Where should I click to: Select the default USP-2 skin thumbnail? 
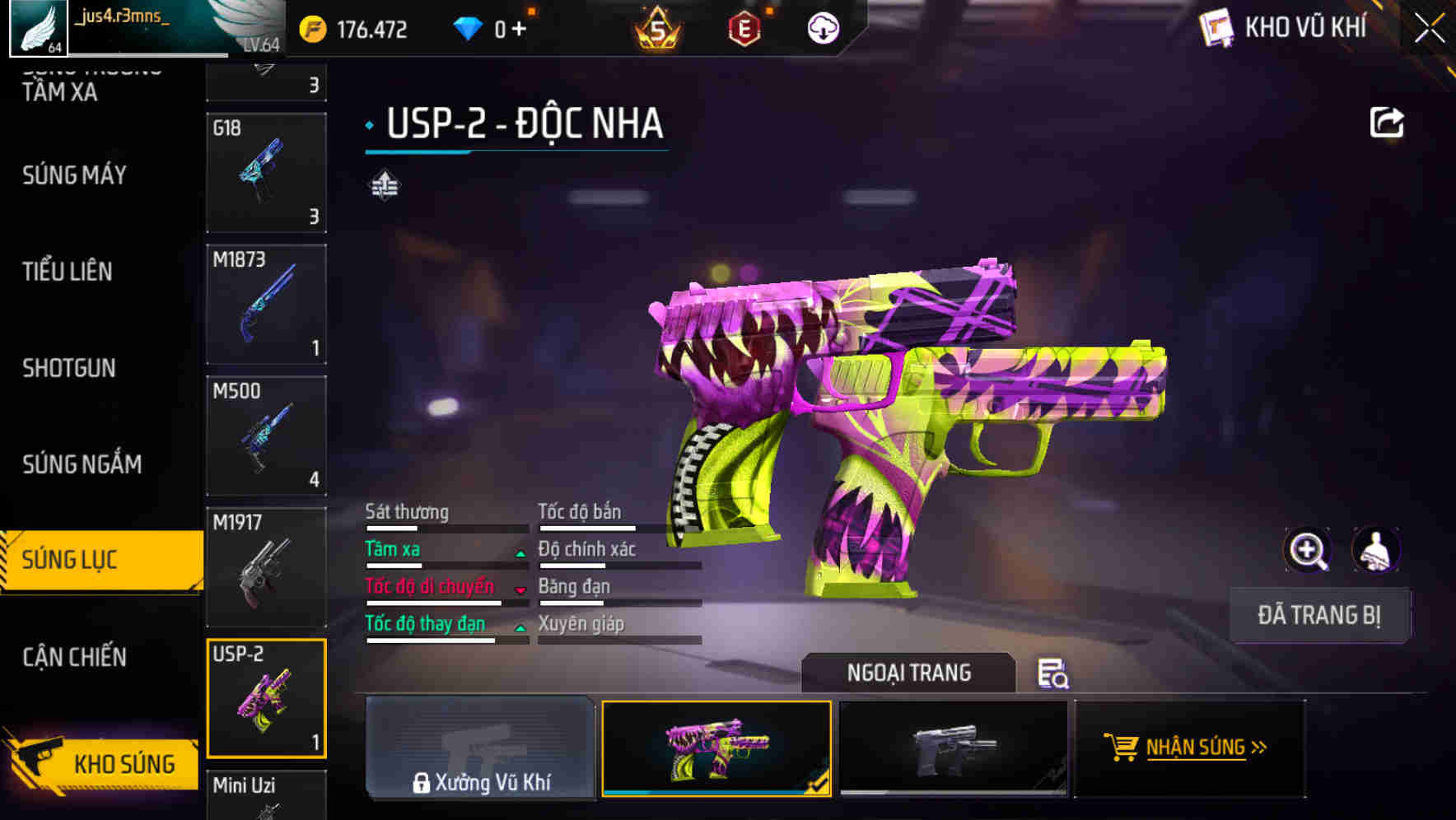[953, 748]
